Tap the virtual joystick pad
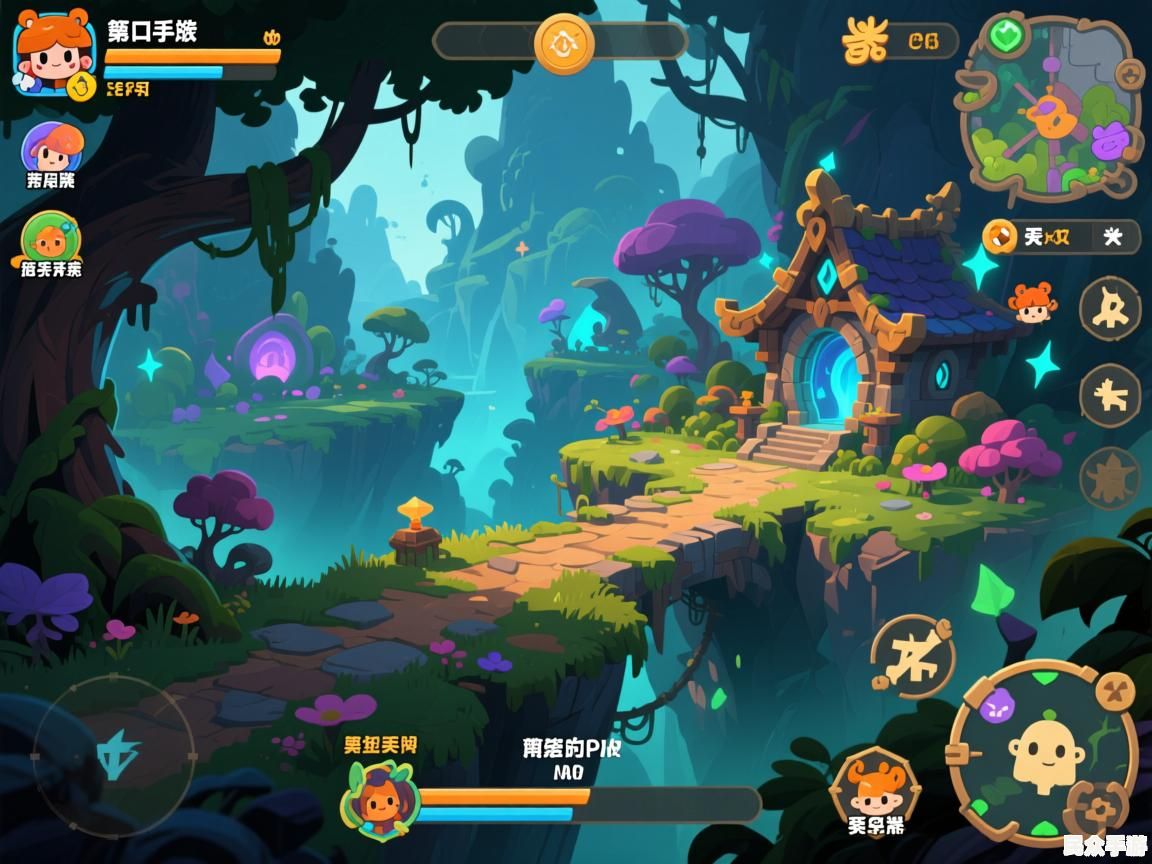 click(114, 754)
